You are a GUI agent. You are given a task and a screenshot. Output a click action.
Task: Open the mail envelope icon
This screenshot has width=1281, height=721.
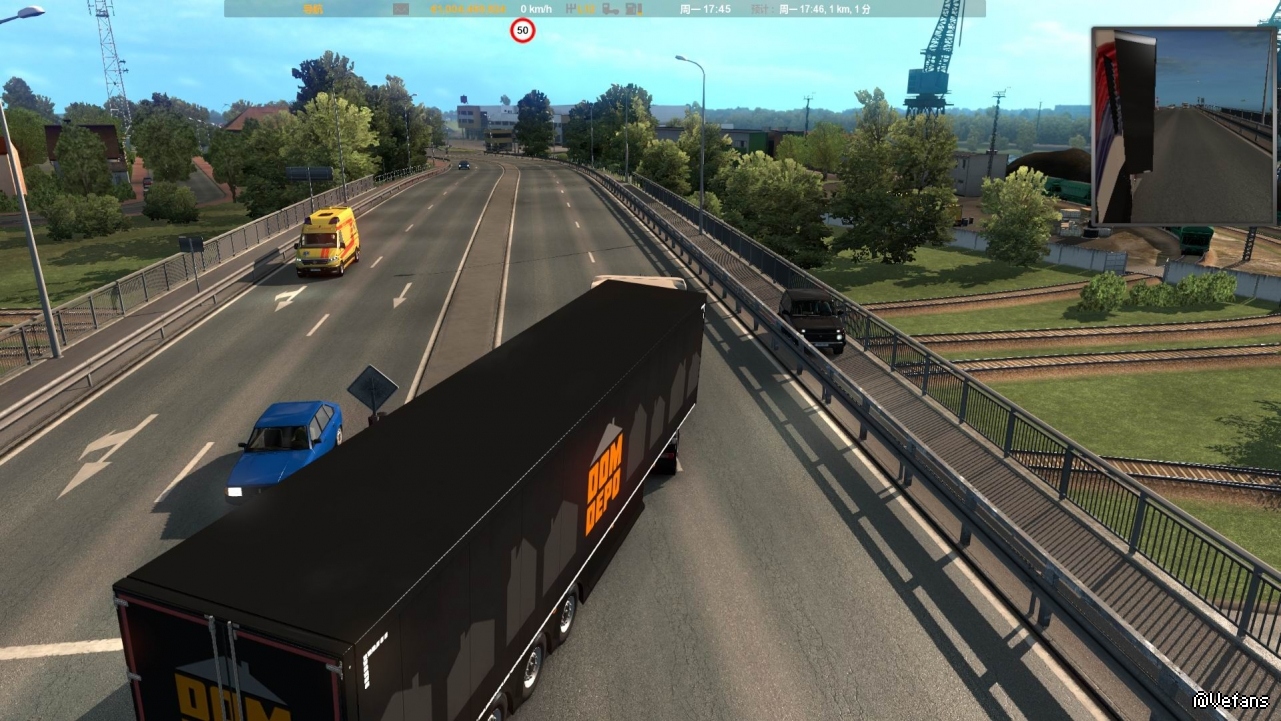401,9
